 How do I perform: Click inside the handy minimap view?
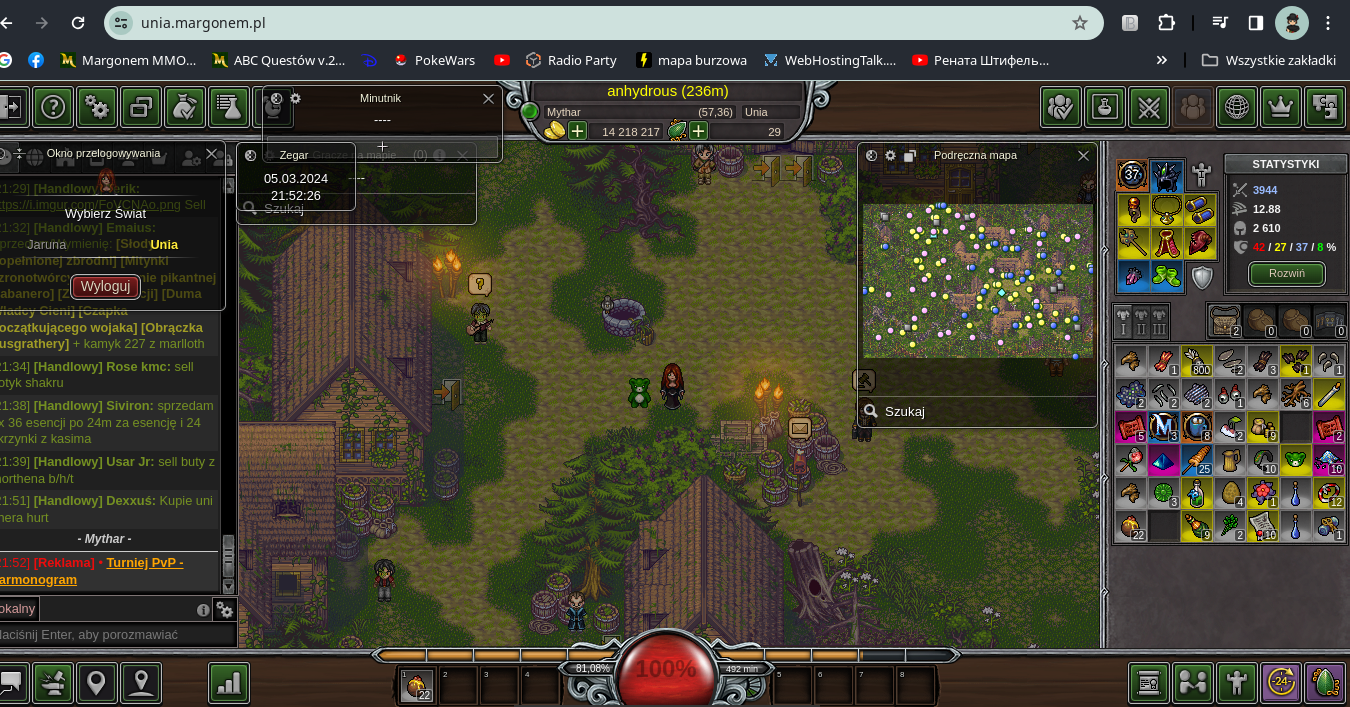tap(977, 280)
